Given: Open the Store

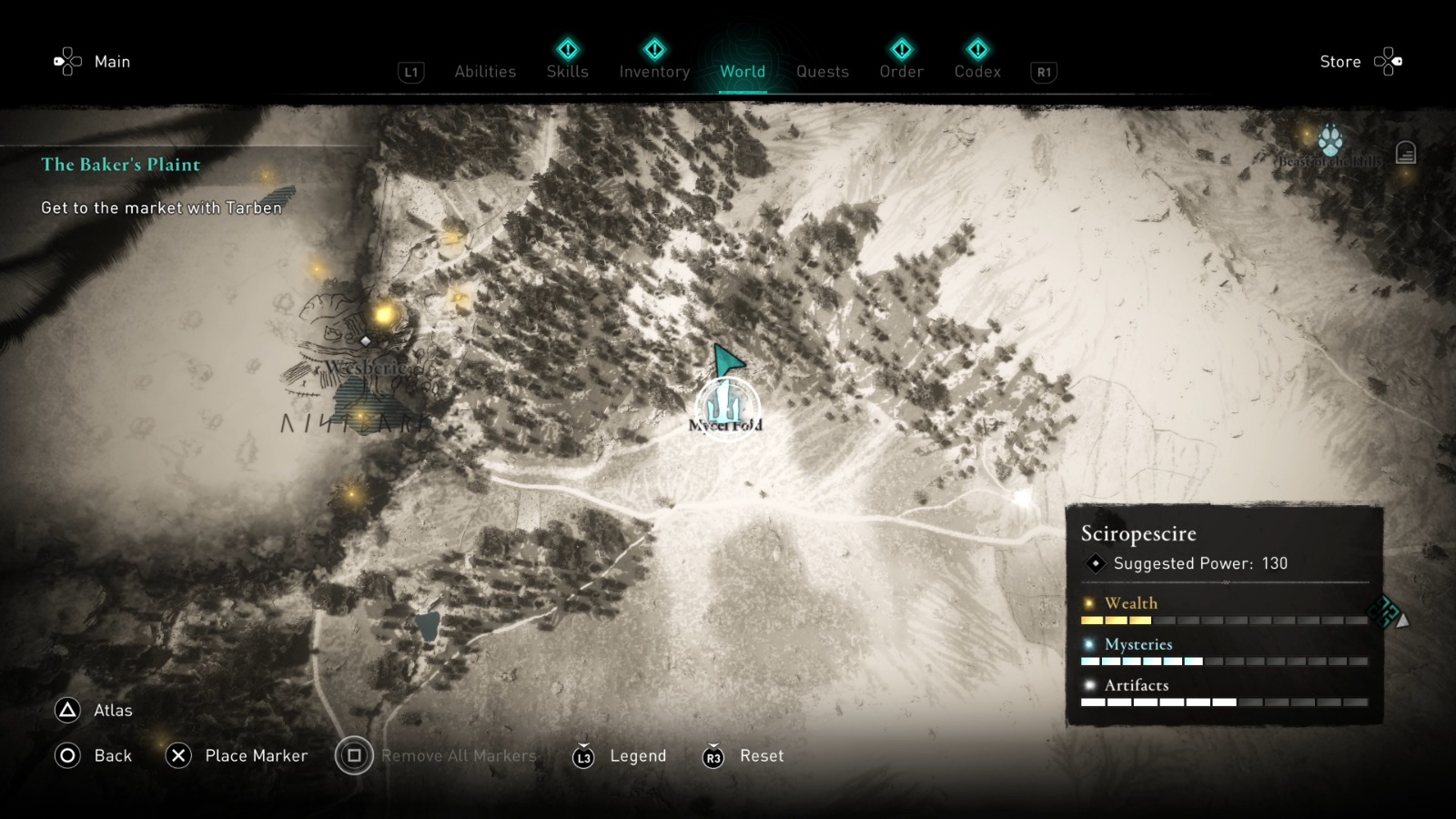Looking at the screenshot, I should (1340, 61).
